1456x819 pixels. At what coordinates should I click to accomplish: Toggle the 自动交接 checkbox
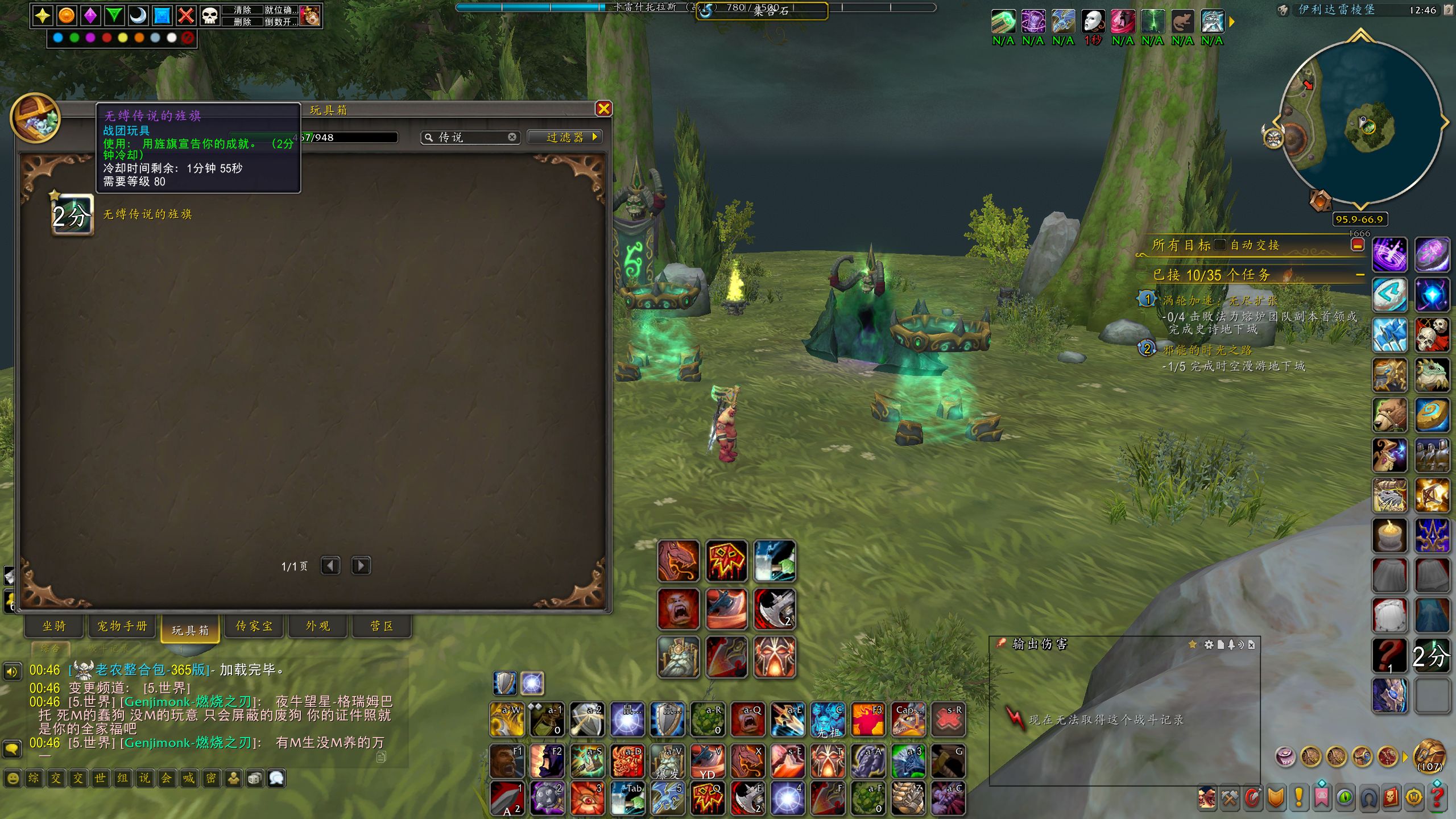tap(1219, 245)
